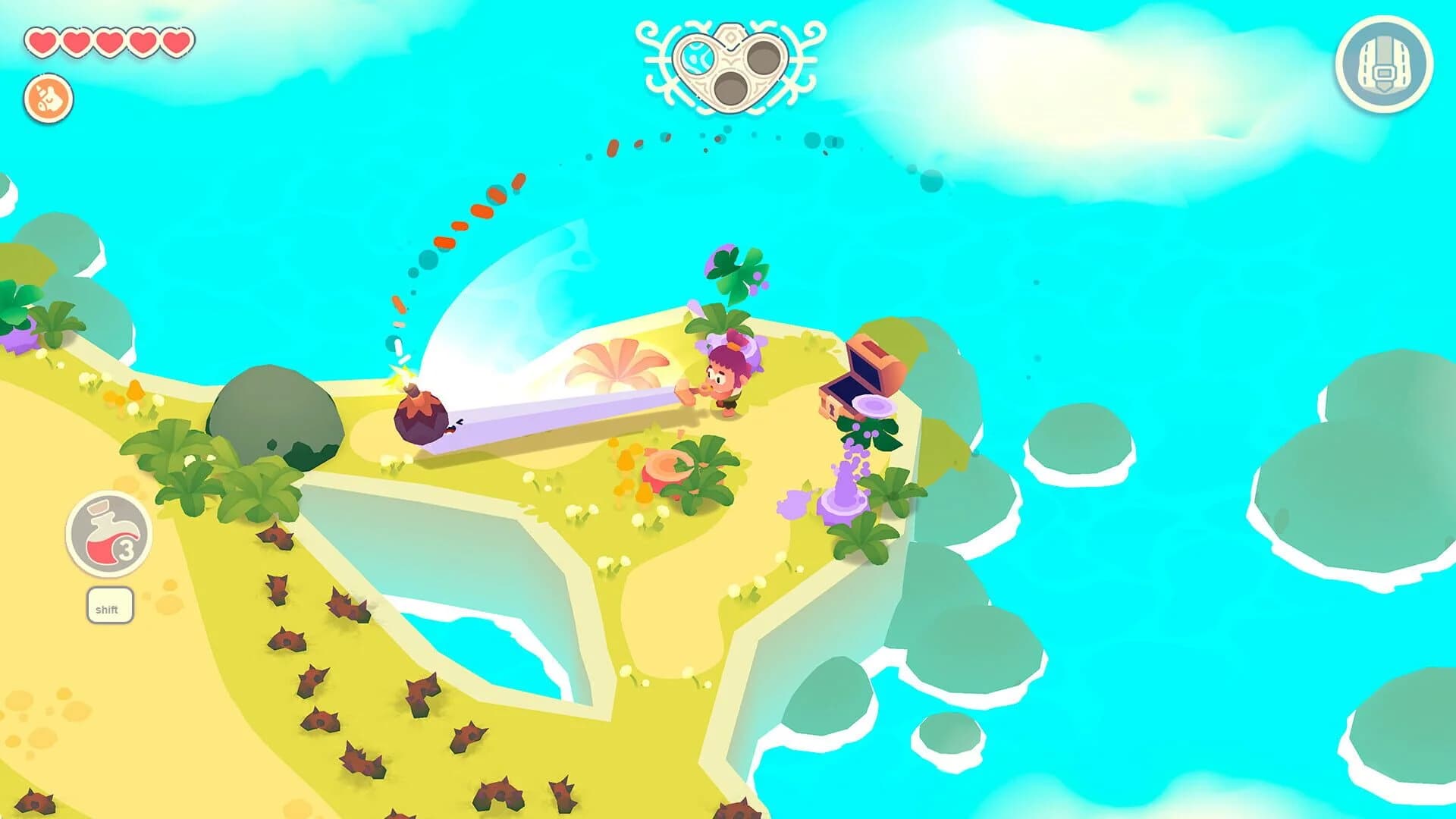Click an empty gem slot on the emblem
1456x819 pixels.
(764, 57)
